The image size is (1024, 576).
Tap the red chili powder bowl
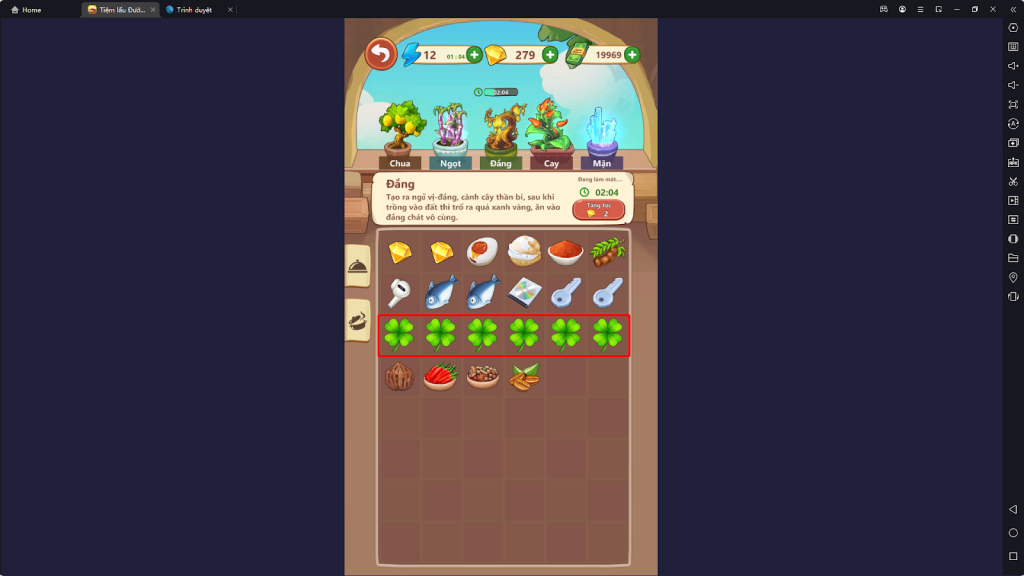(x=566, y=251)
